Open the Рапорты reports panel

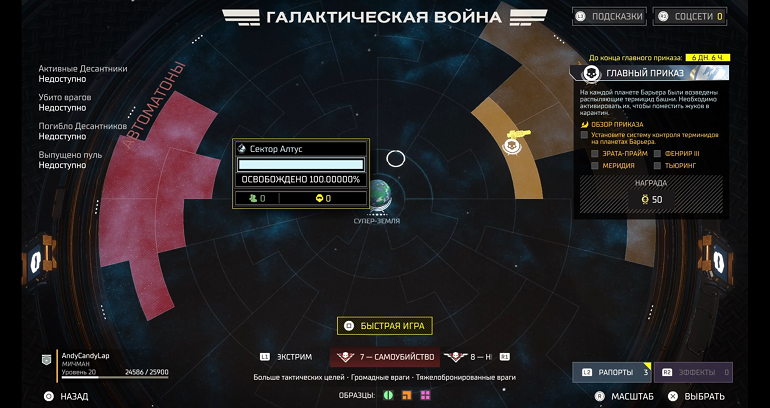pos(610,372)
